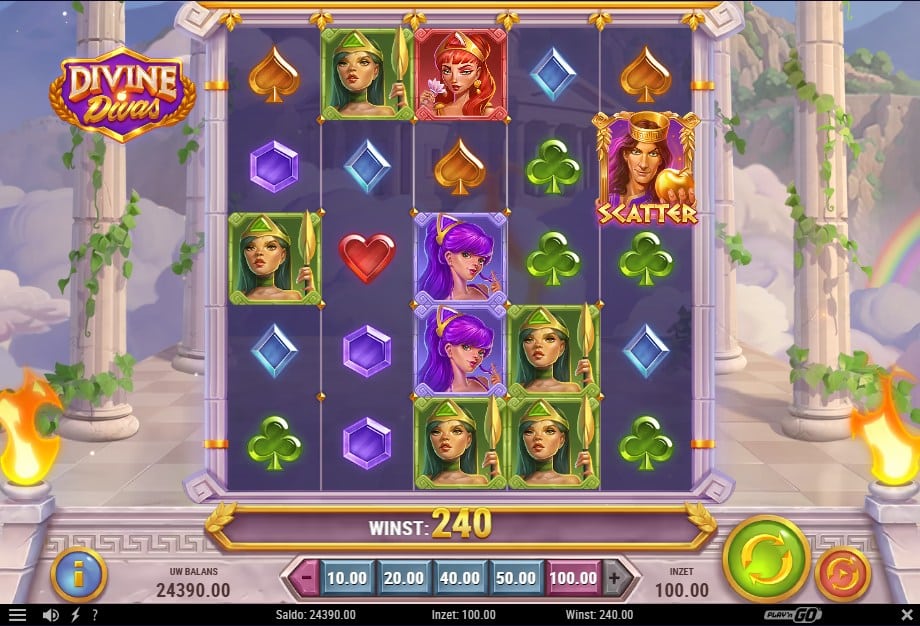Open the hamburger menu
Image resolution: width=920 pixels, height=626 pixels.
coord(17,615)
